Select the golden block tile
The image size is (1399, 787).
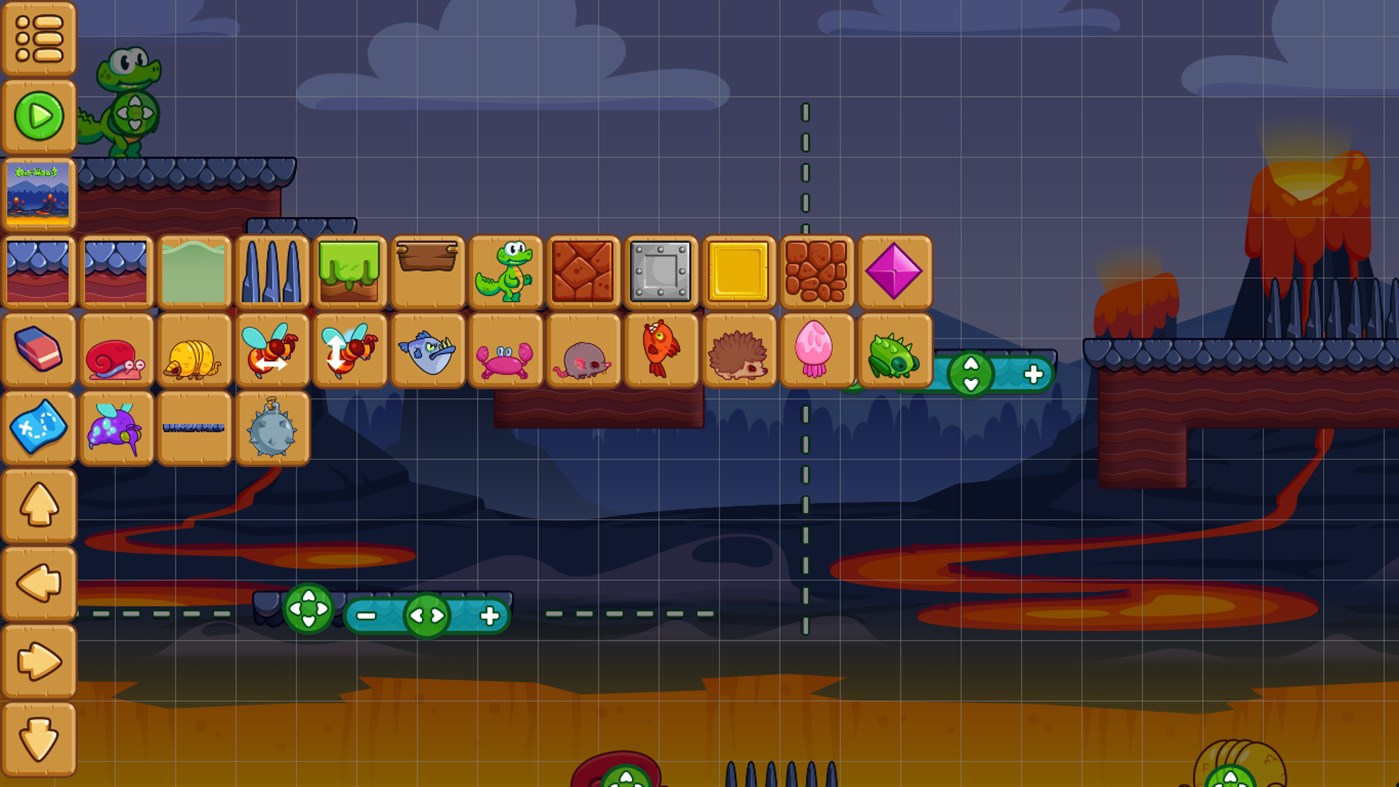(x=739, y=271)
